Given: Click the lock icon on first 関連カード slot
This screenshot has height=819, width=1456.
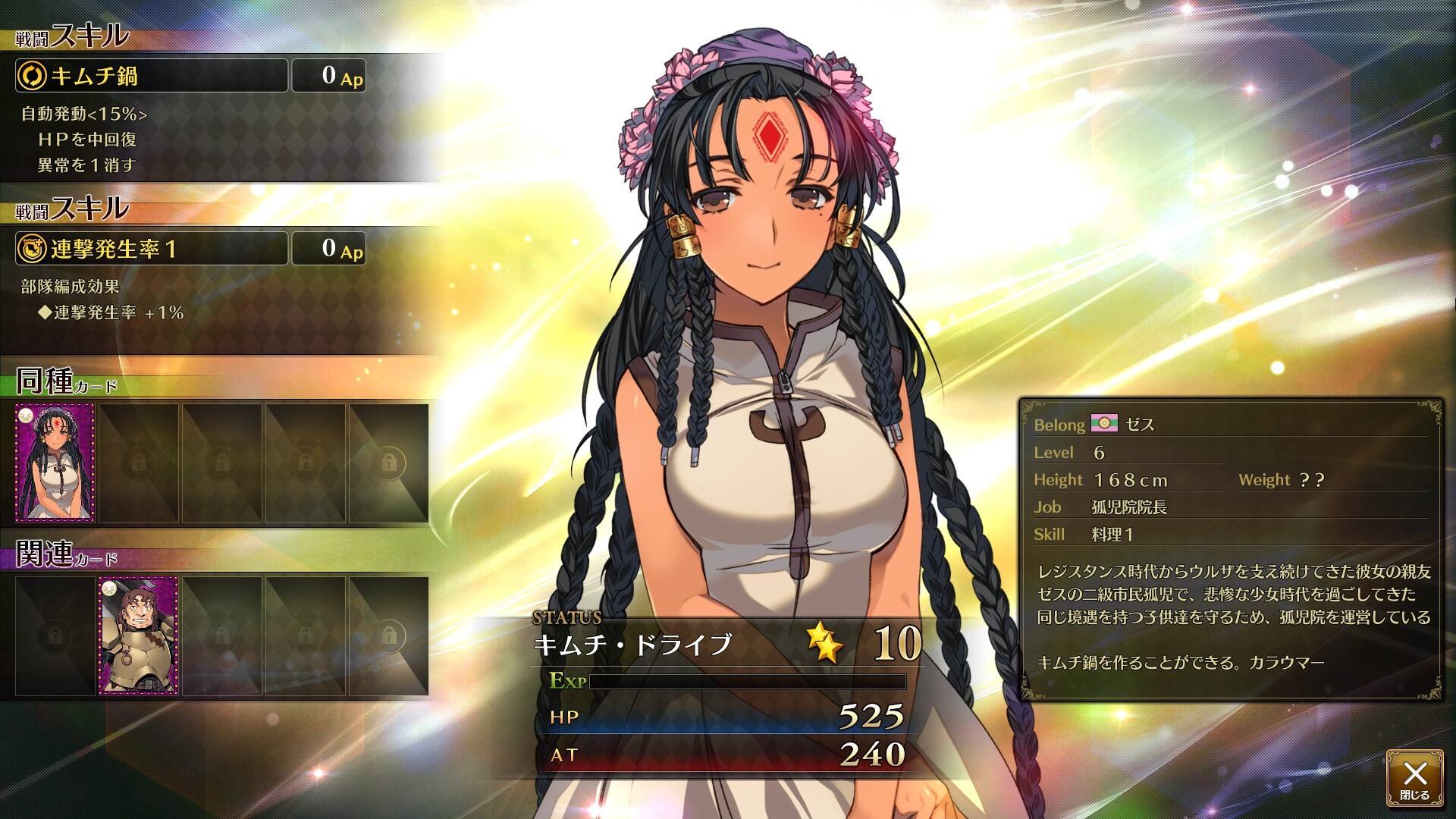Looking at the screenshot, I should tap(57, 637).
